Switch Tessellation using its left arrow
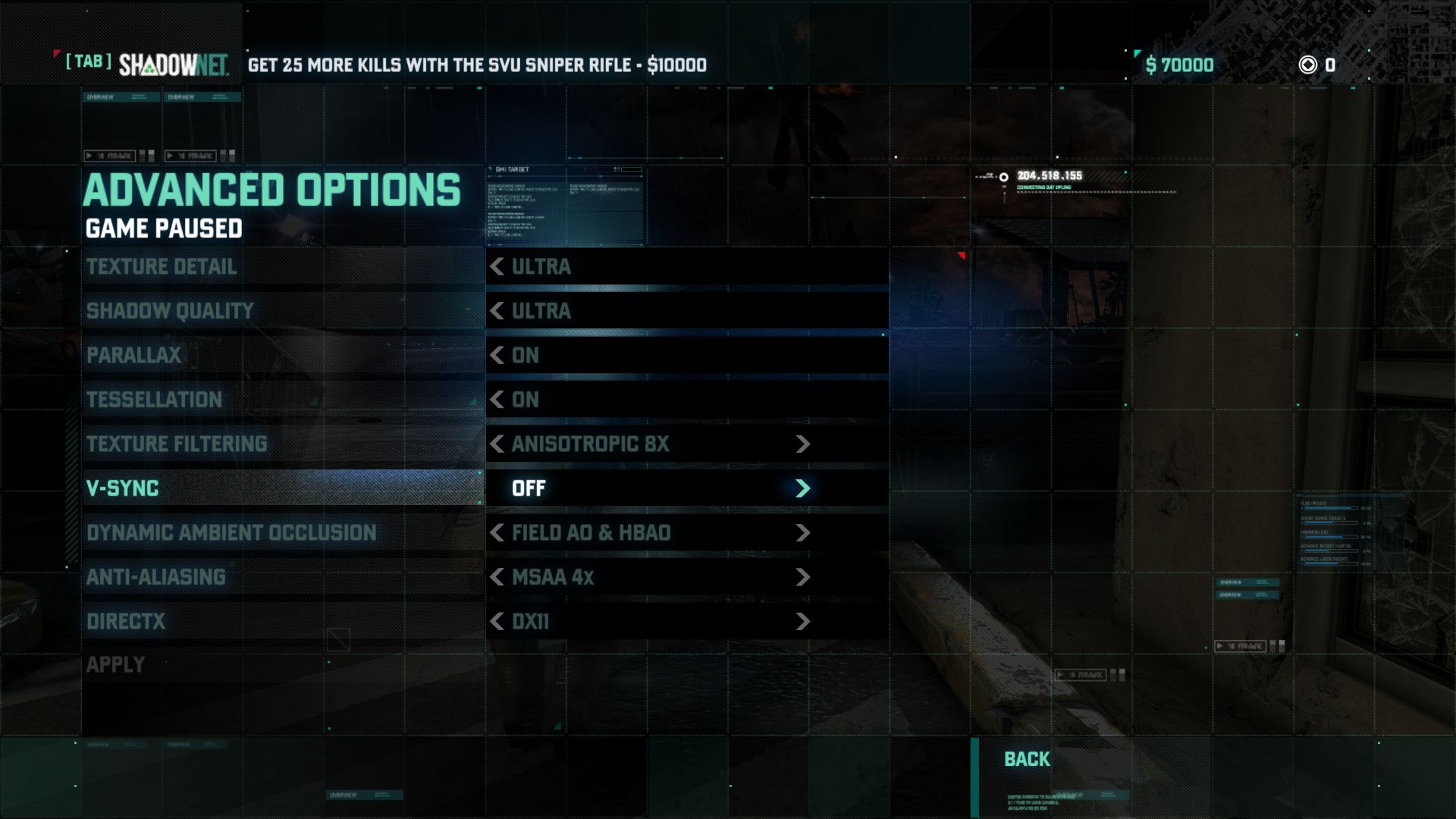Viewport: 1456px width, 819px height. [497, 400]
